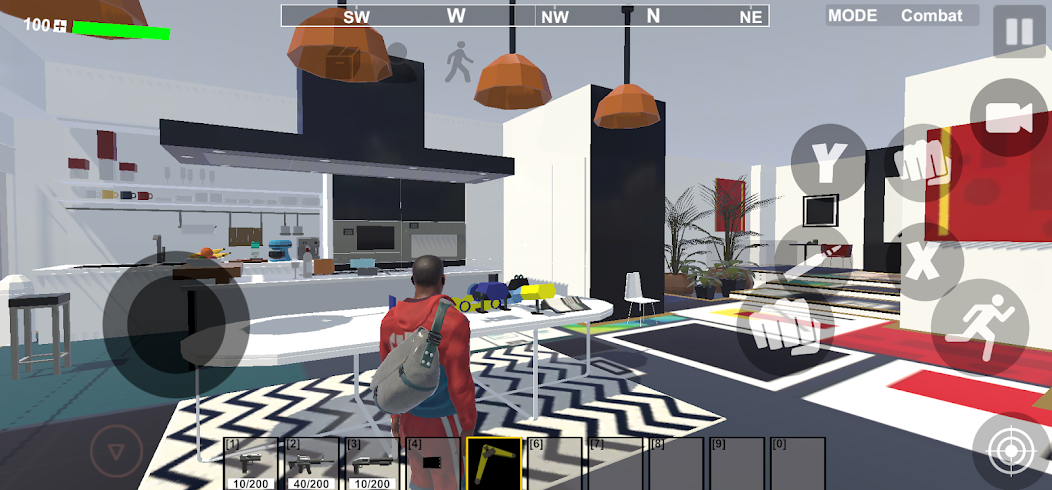Tap the video camera view button
The height and width of the screenshot is (490, 1052).
(1008, 118)
